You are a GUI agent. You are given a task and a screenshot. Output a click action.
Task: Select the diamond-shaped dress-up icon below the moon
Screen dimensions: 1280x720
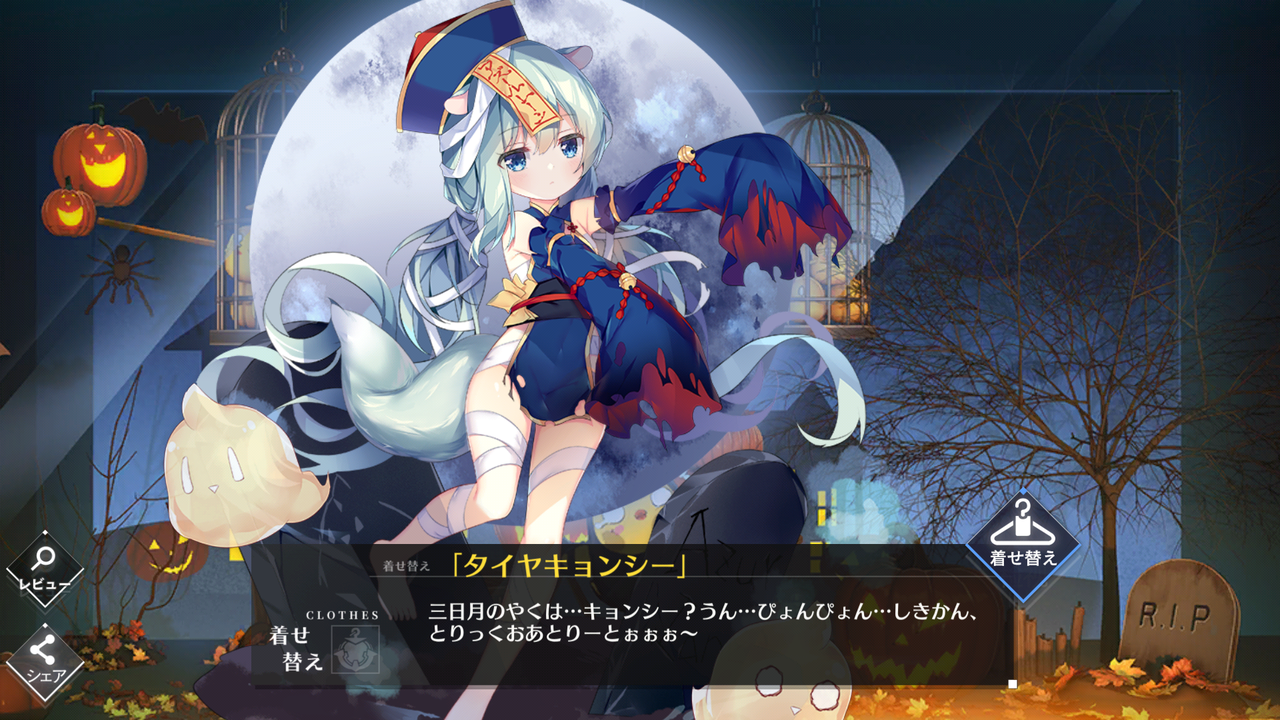tap(1021, 545)
